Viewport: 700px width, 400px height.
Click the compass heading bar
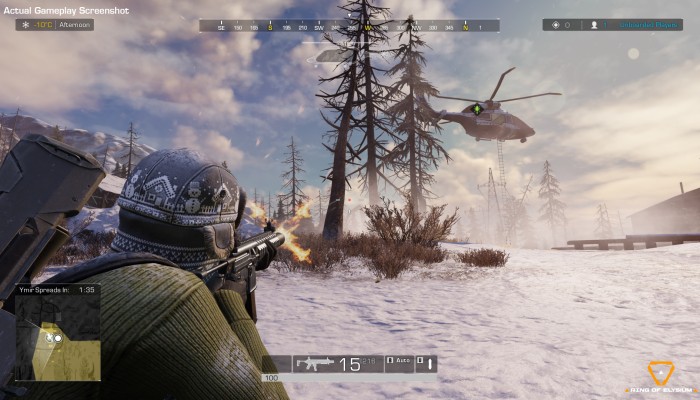[349, 26]
